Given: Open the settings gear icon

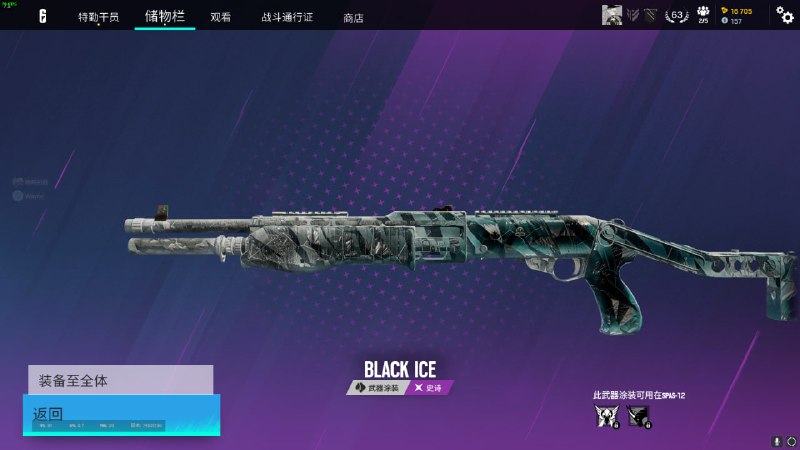Looking at the screenshot, I should (x=785, y=15).
